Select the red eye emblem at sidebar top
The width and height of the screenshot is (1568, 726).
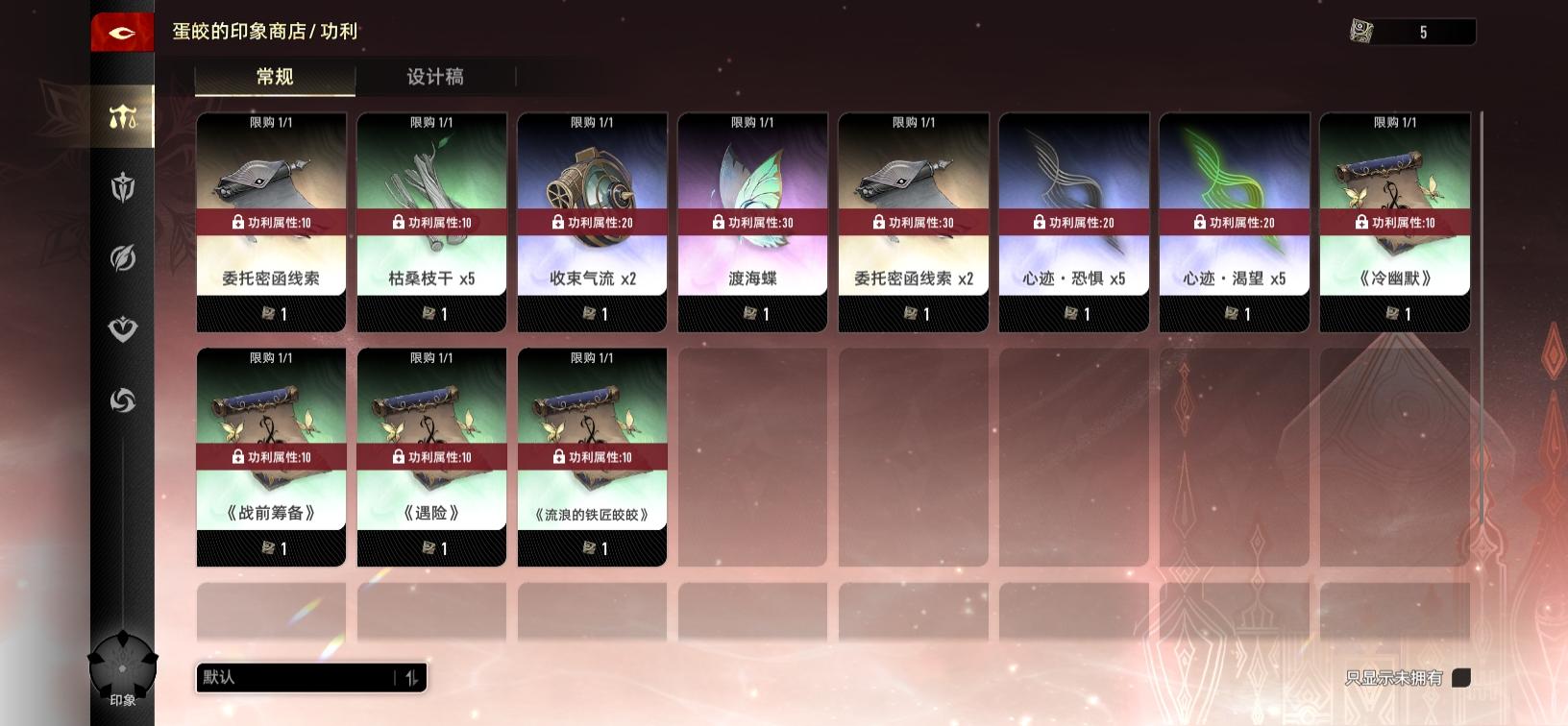coord(121,31)
